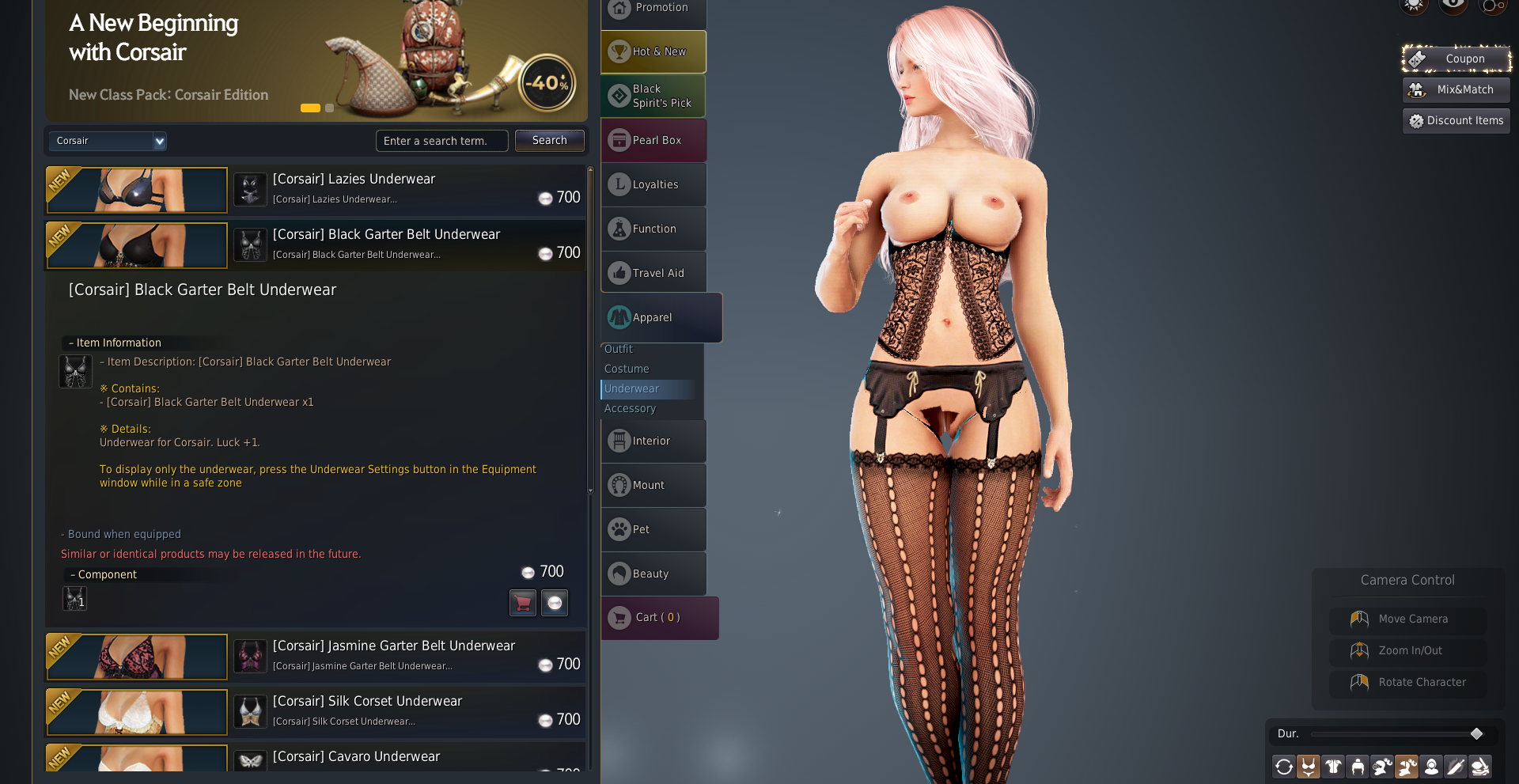Open the Function category

click(653, 229)
